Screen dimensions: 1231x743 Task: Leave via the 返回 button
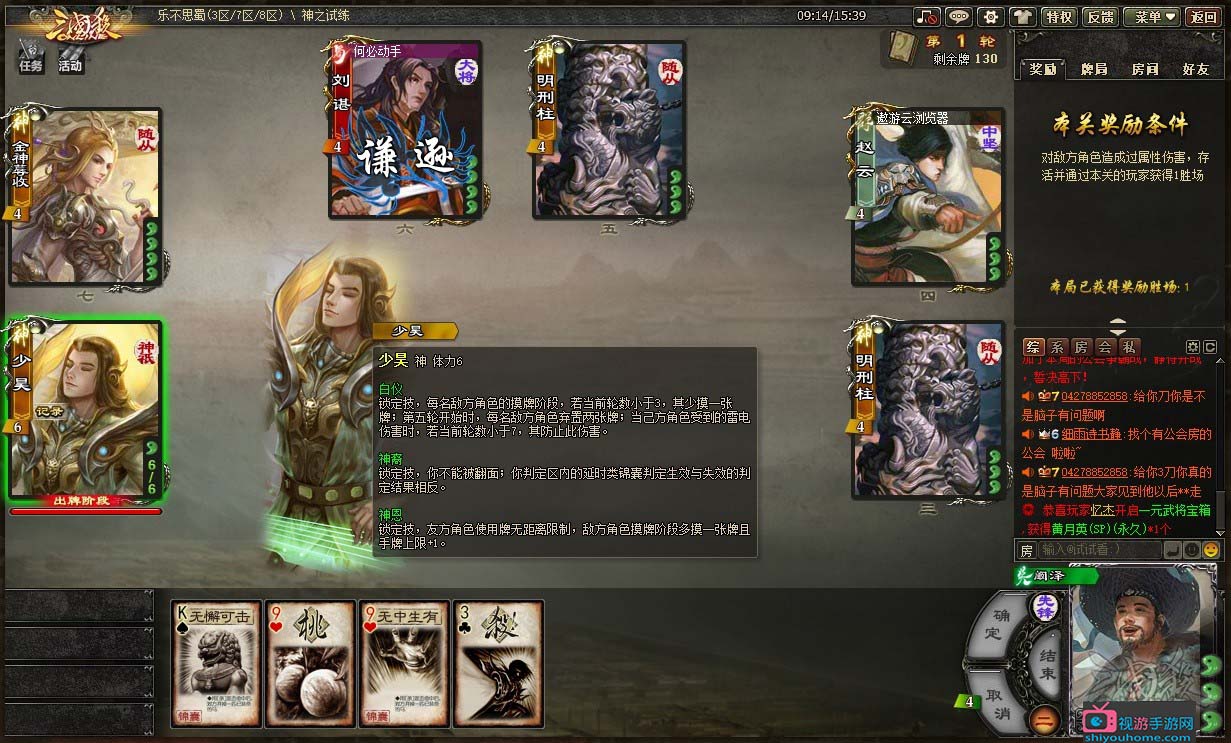coord(1203,16)
